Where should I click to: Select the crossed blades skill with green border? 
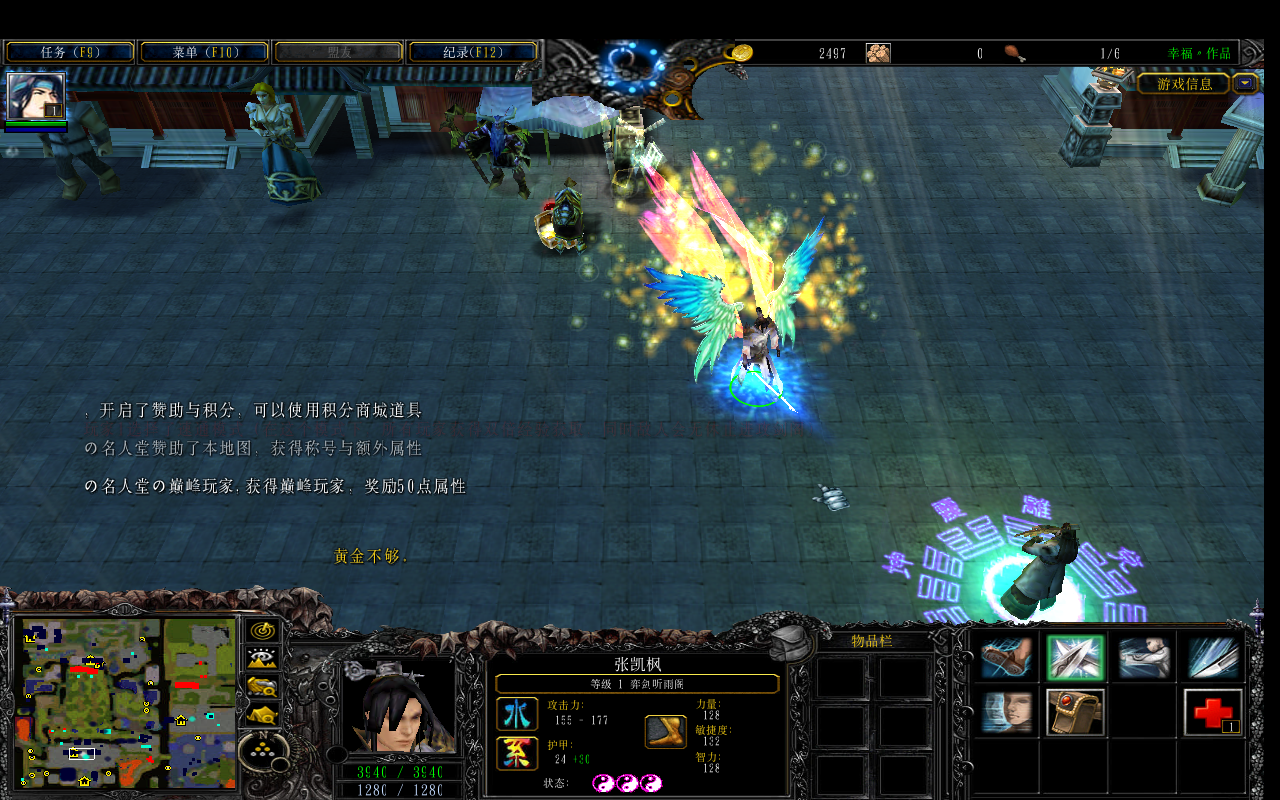(1075, 657)
